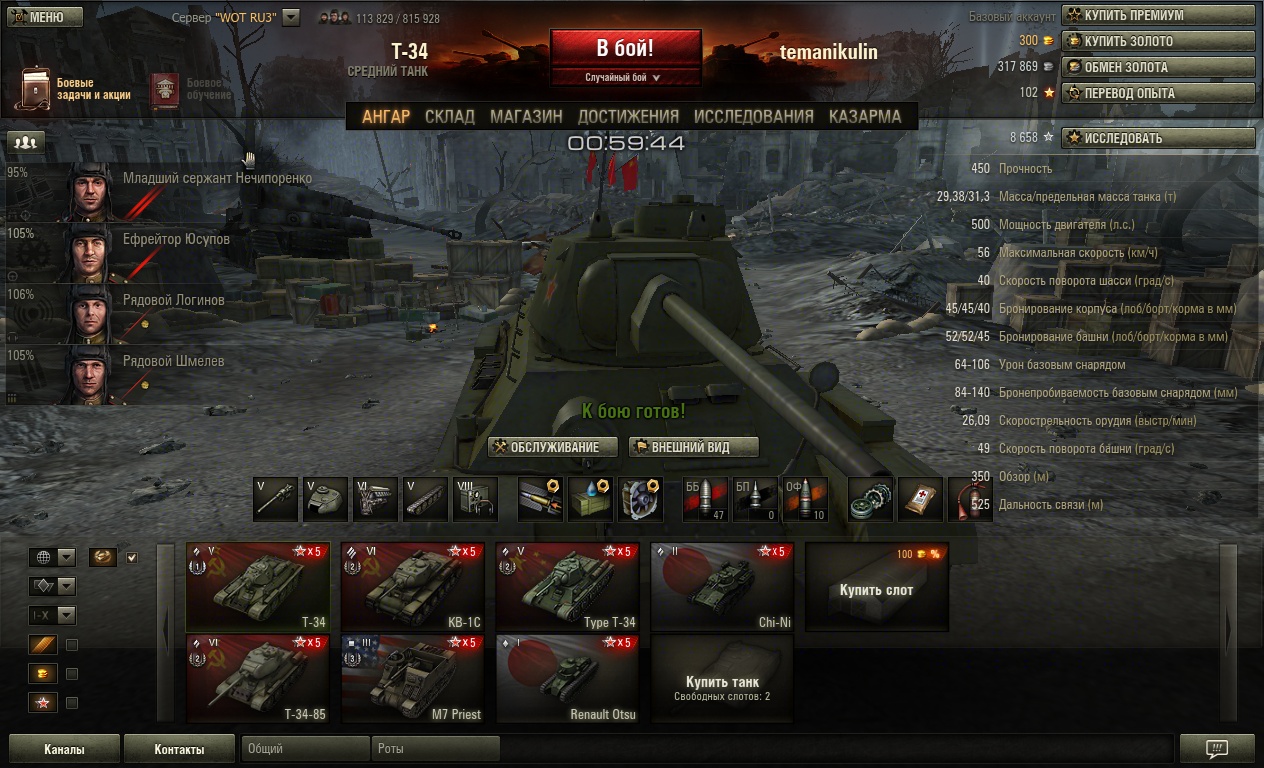Click the Купить слот tile
Screen dimensions: 1264x768
click(x=876, y=588)
